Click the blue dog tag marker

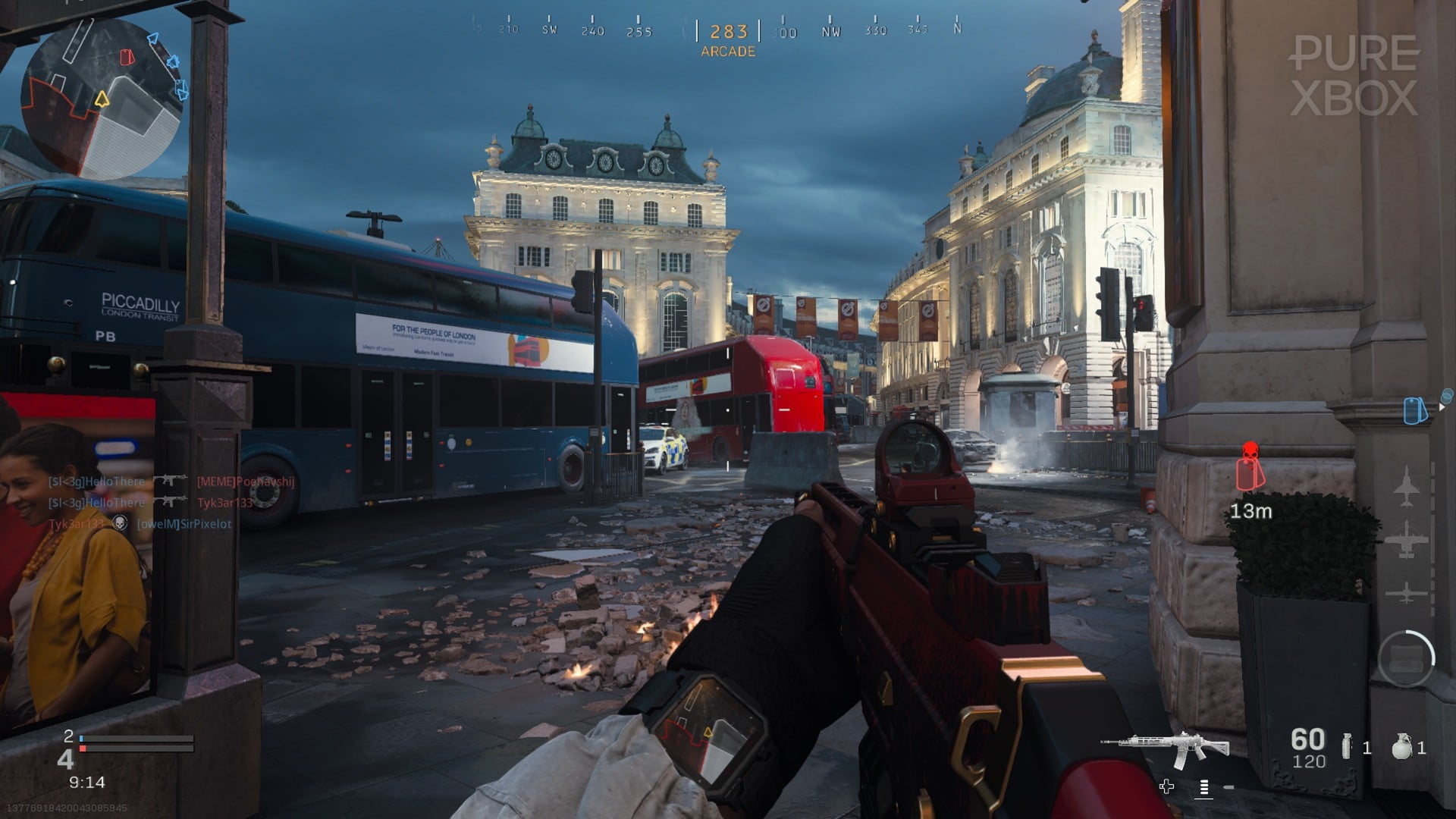(x=1413, y=410)
